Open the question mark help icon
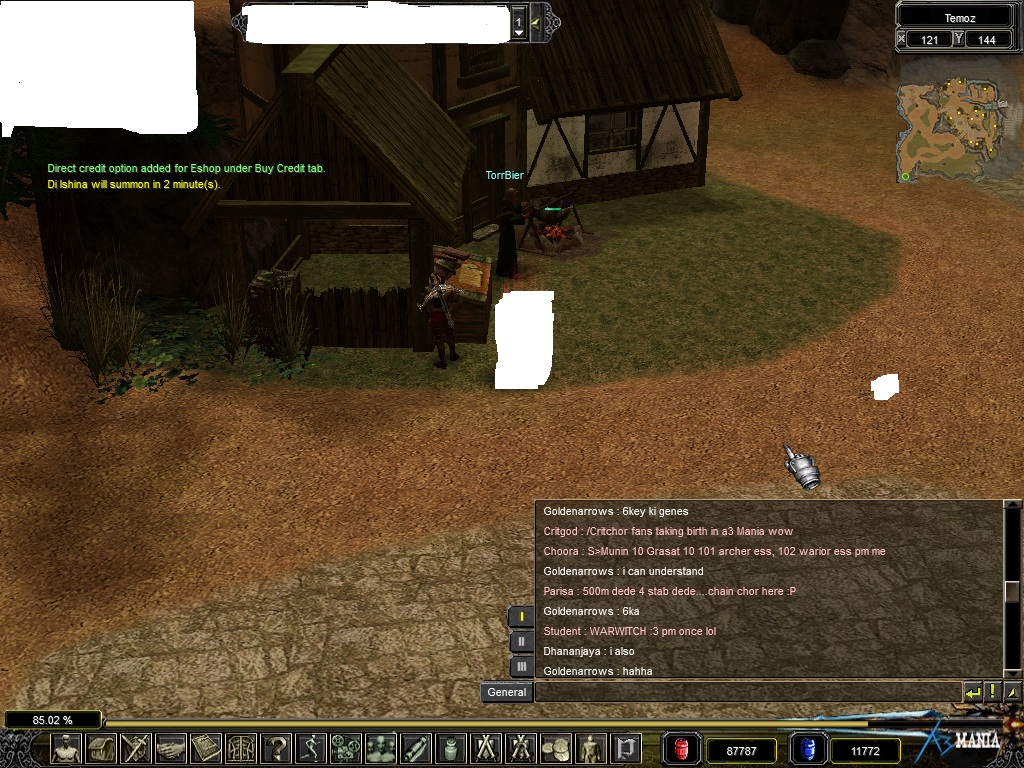Screen dimensions: 1024x768 click(x=277, y=748)
